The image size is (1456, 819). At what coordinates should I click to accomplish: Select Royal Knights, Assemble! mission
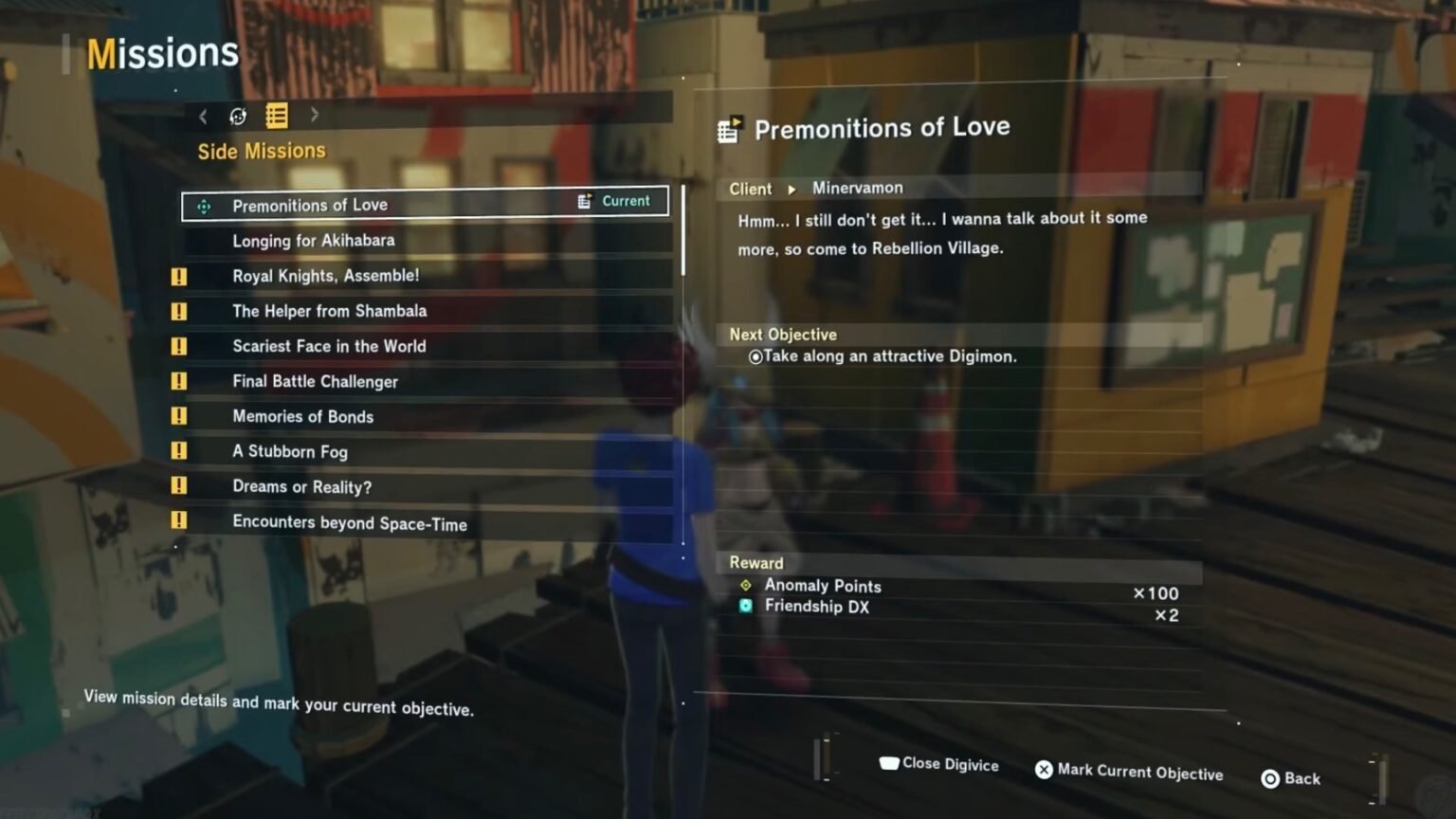325,276
